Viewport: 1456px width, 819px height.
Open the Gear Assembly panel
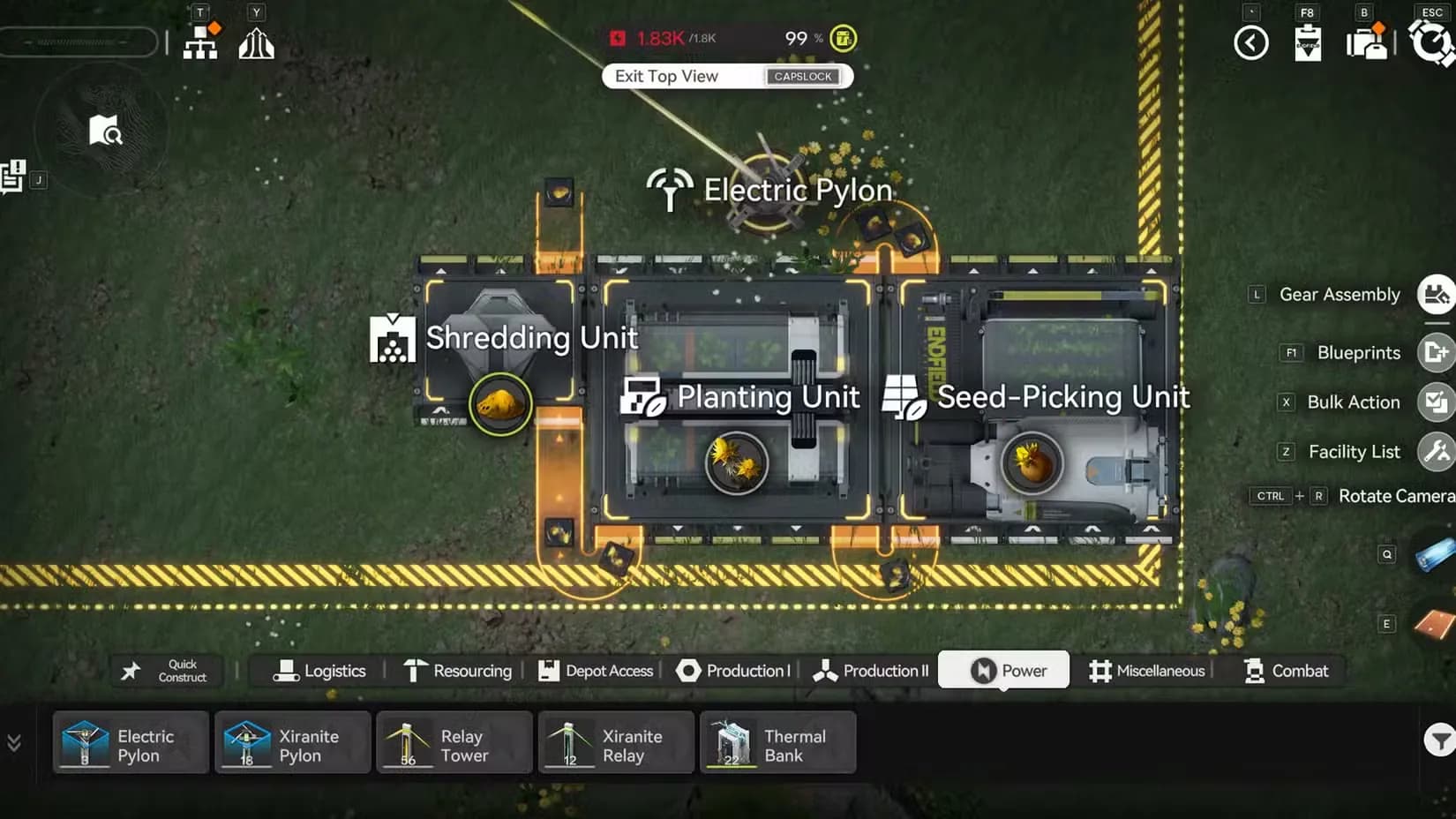pyautogui.click(x=1437, y=294)
